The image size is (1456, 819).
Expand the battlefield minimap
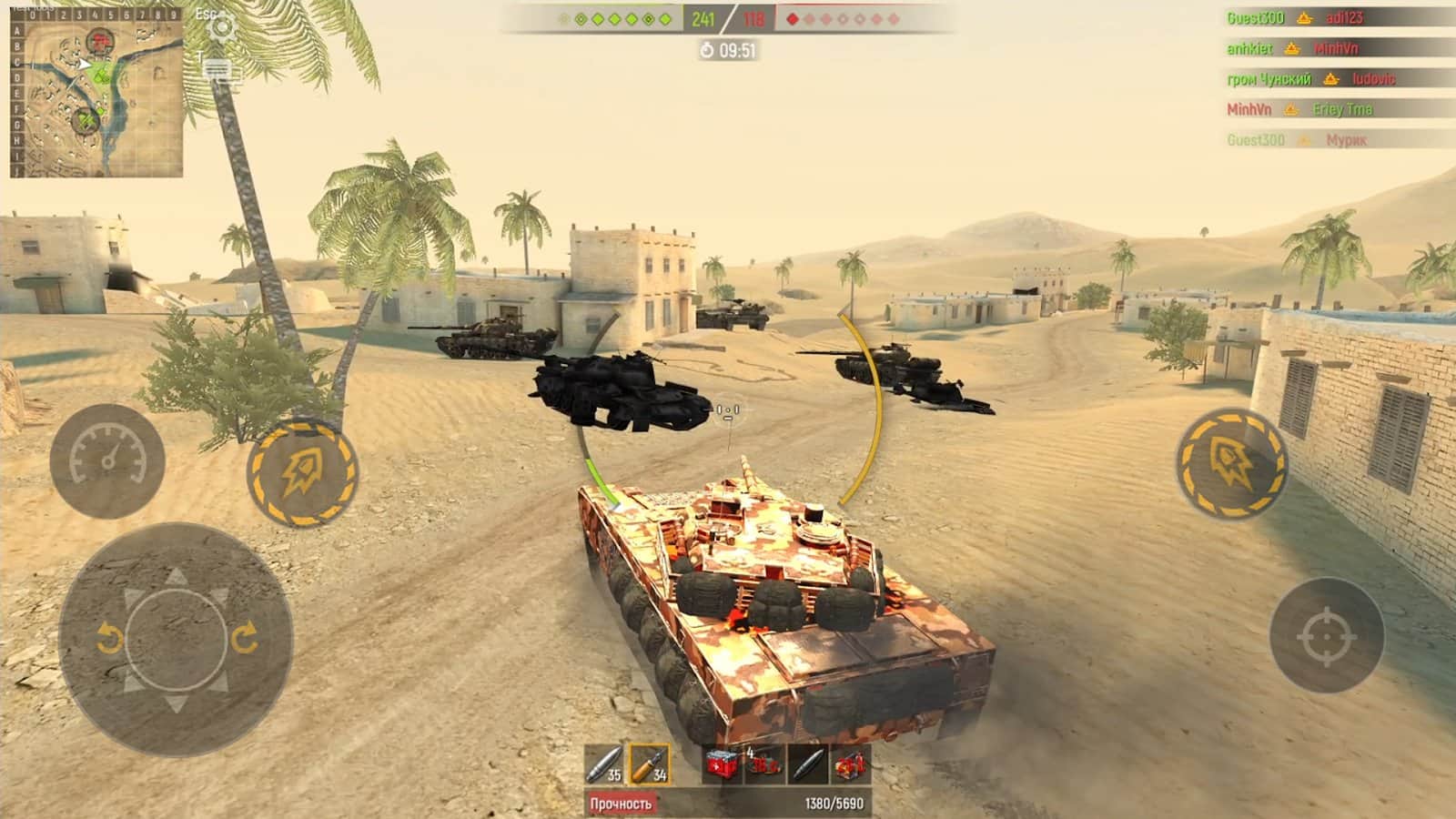click(96, 98)
